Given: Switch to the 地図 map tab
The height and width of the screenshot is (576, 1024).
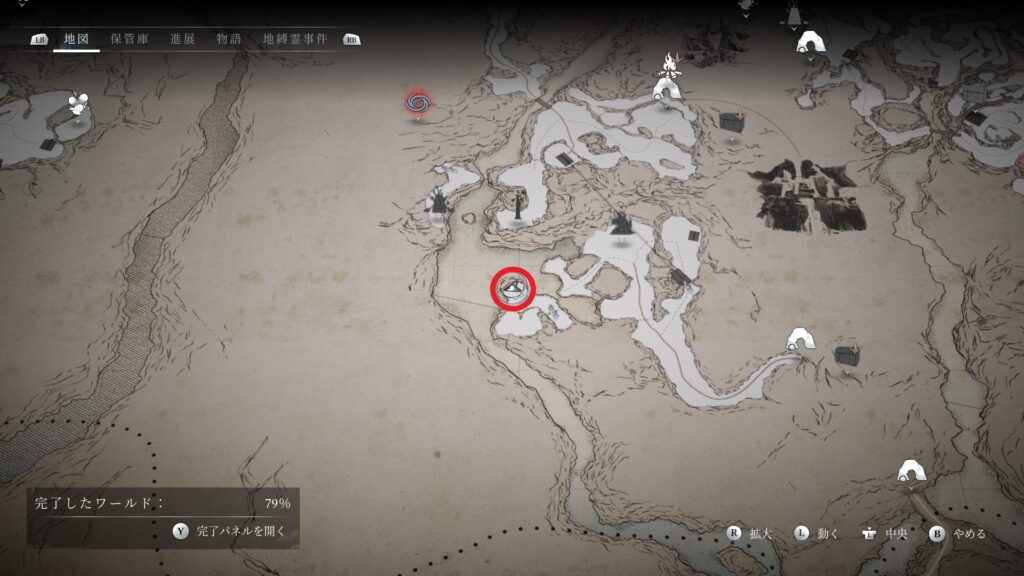Looking at the screenshot, I should (x=76, y=40).
